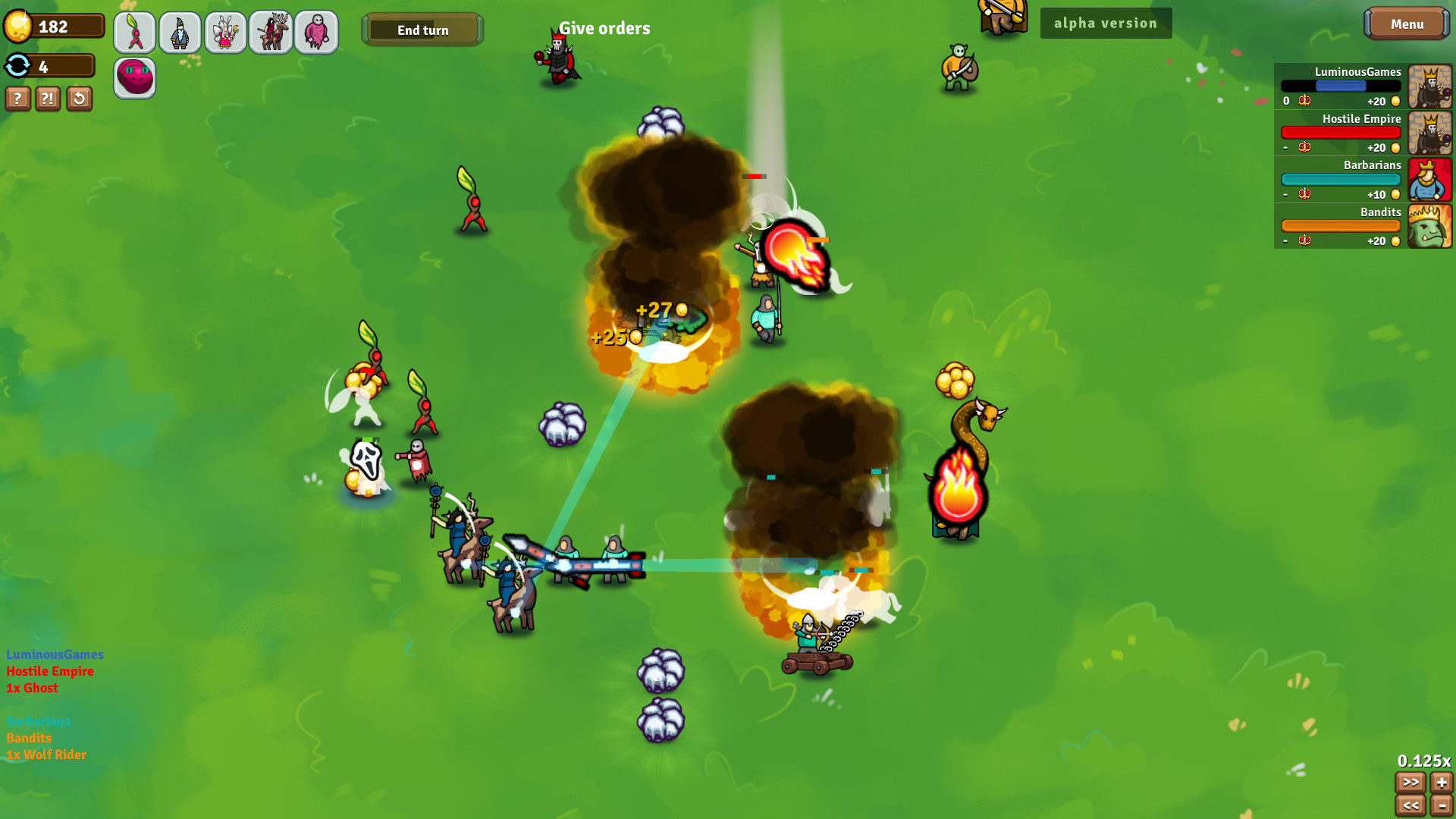This screenshot has width=1456, height=819.
Task: Click the LuminousGames king portrait
Action: tap(1429, 86)
